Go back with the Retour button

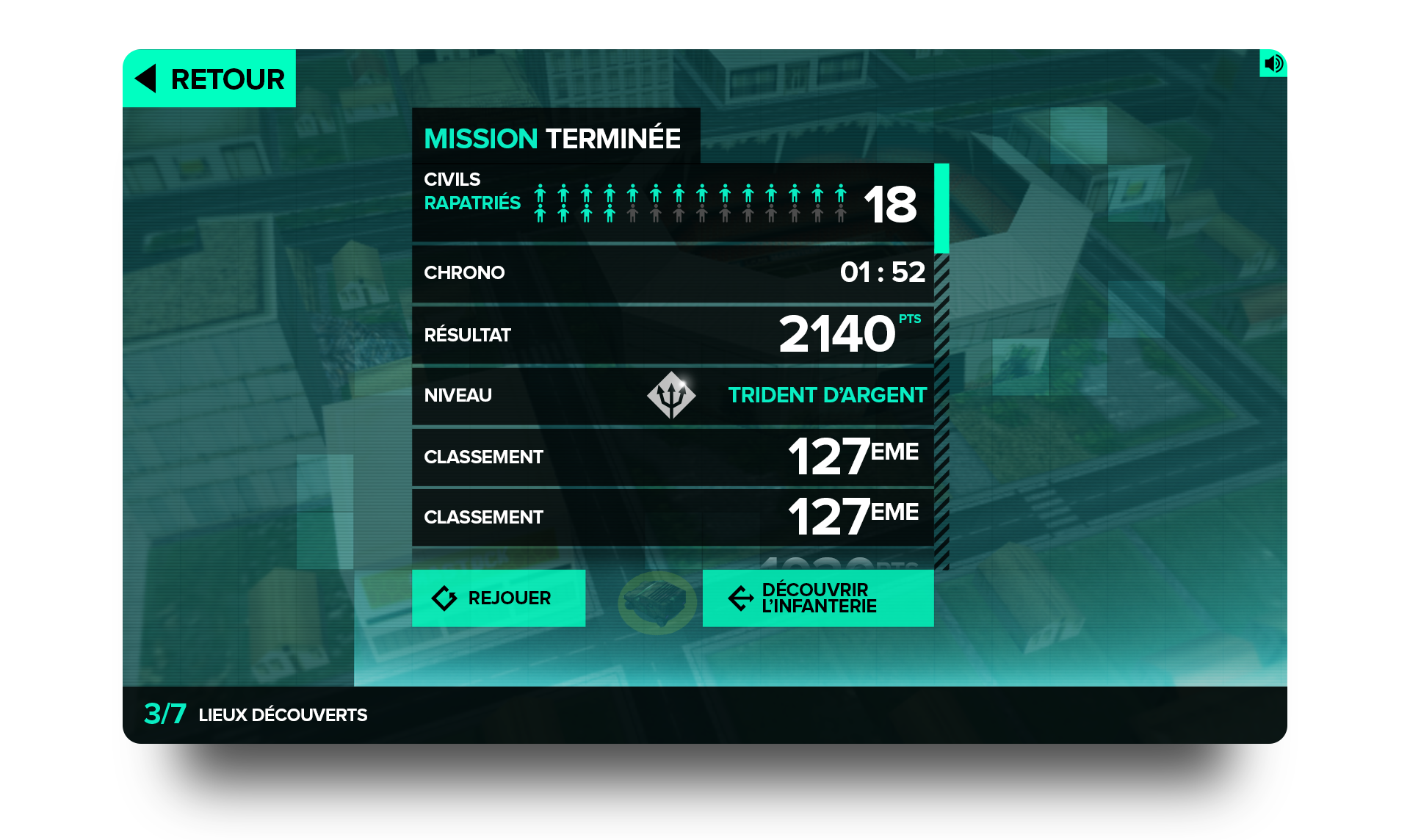(x=209, y=79)
